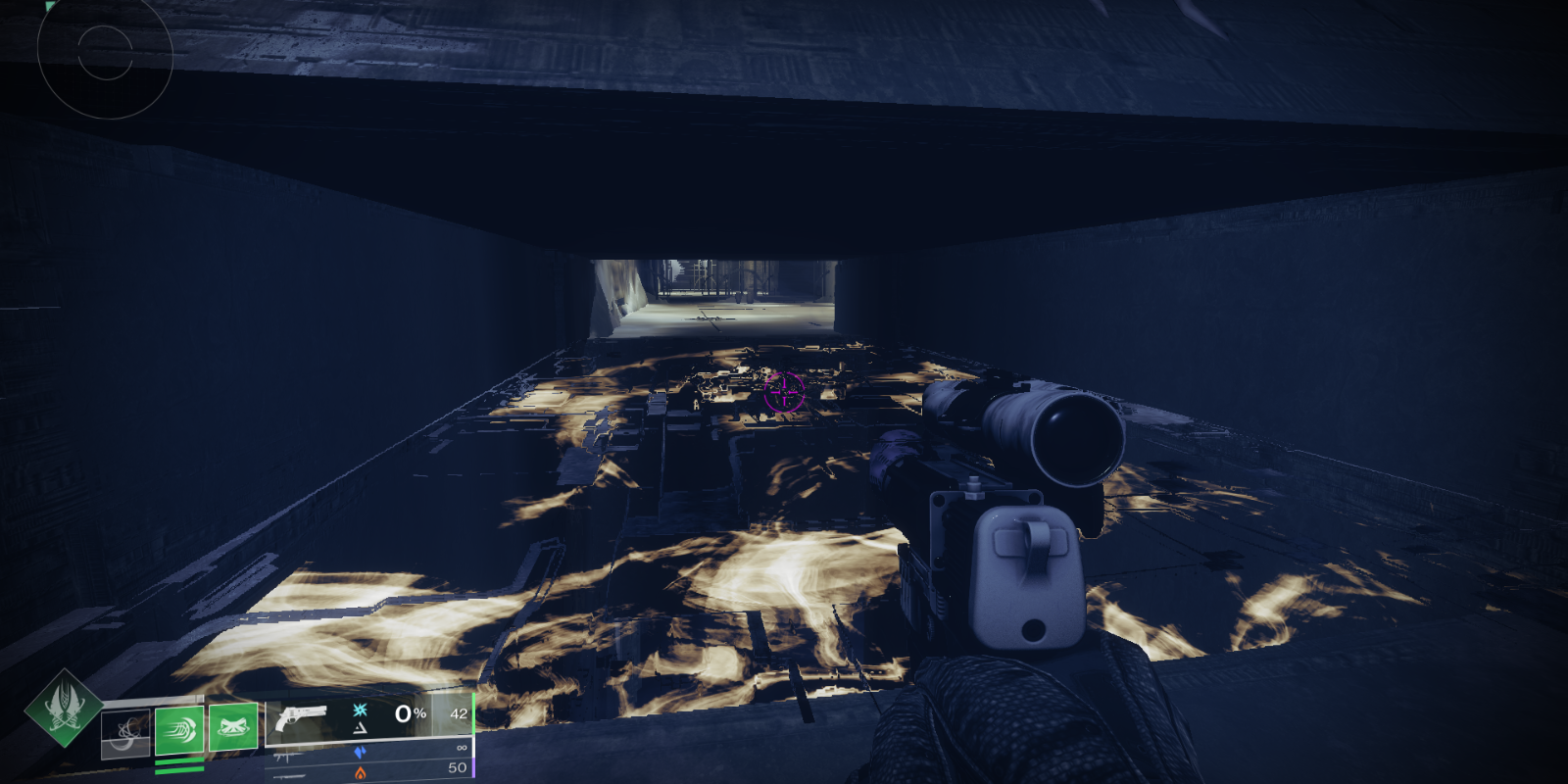Click the purple heavy ammo progress bar

tap(474, 766)
